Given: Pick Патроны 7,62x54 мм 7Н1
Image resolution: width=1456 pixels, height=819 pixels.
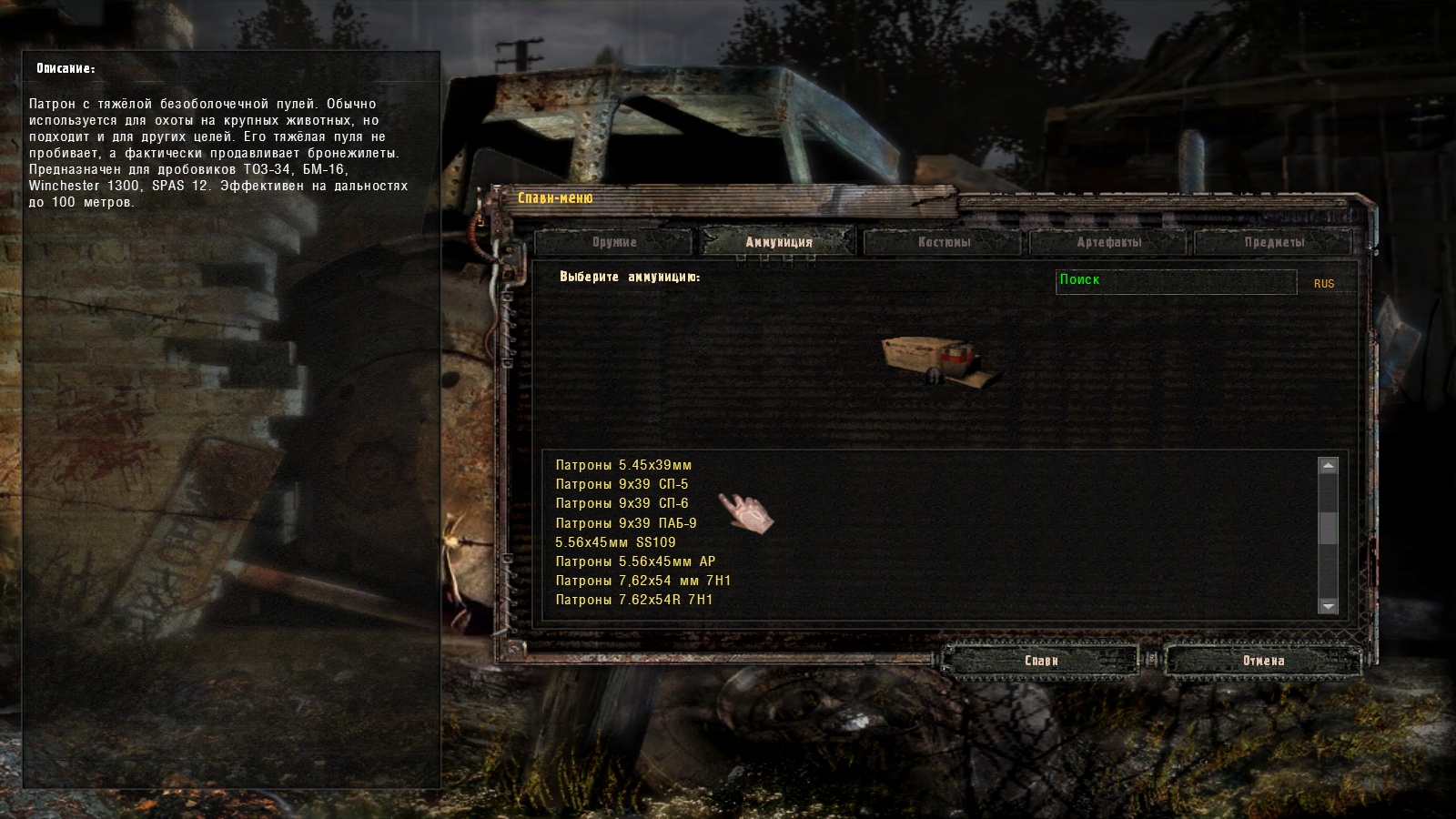Looking at the screenshot, I should [643, 581].
